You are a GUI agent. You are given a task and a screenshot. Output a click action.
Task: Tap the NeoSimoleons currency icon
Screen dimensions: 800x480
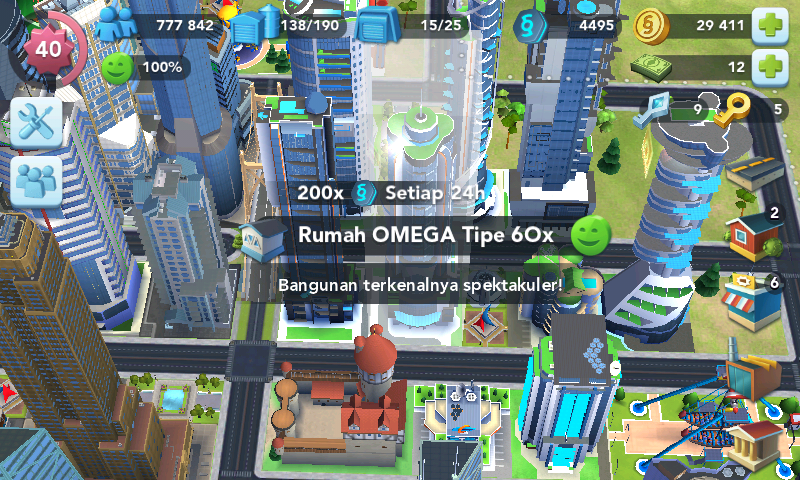pyautogui.click(x=529, y=24)
